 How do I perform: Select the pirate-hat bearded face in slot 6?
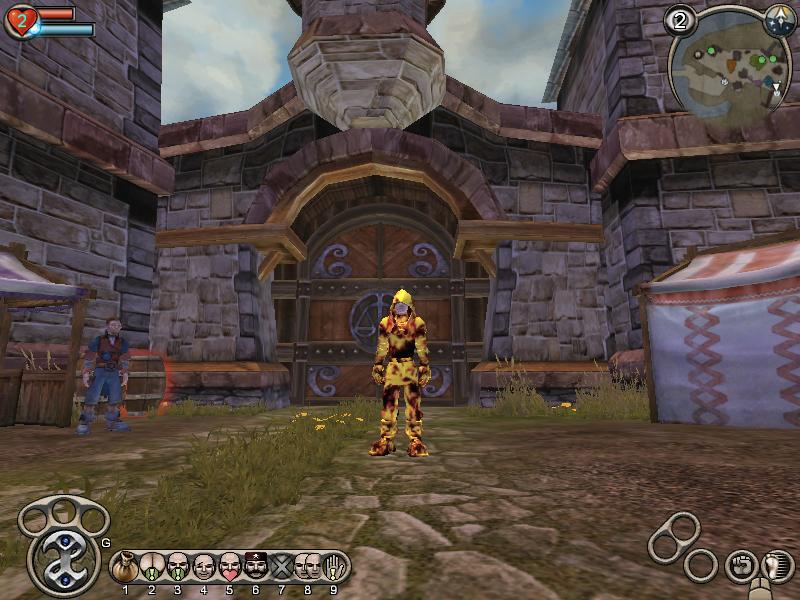pos(256,567)
